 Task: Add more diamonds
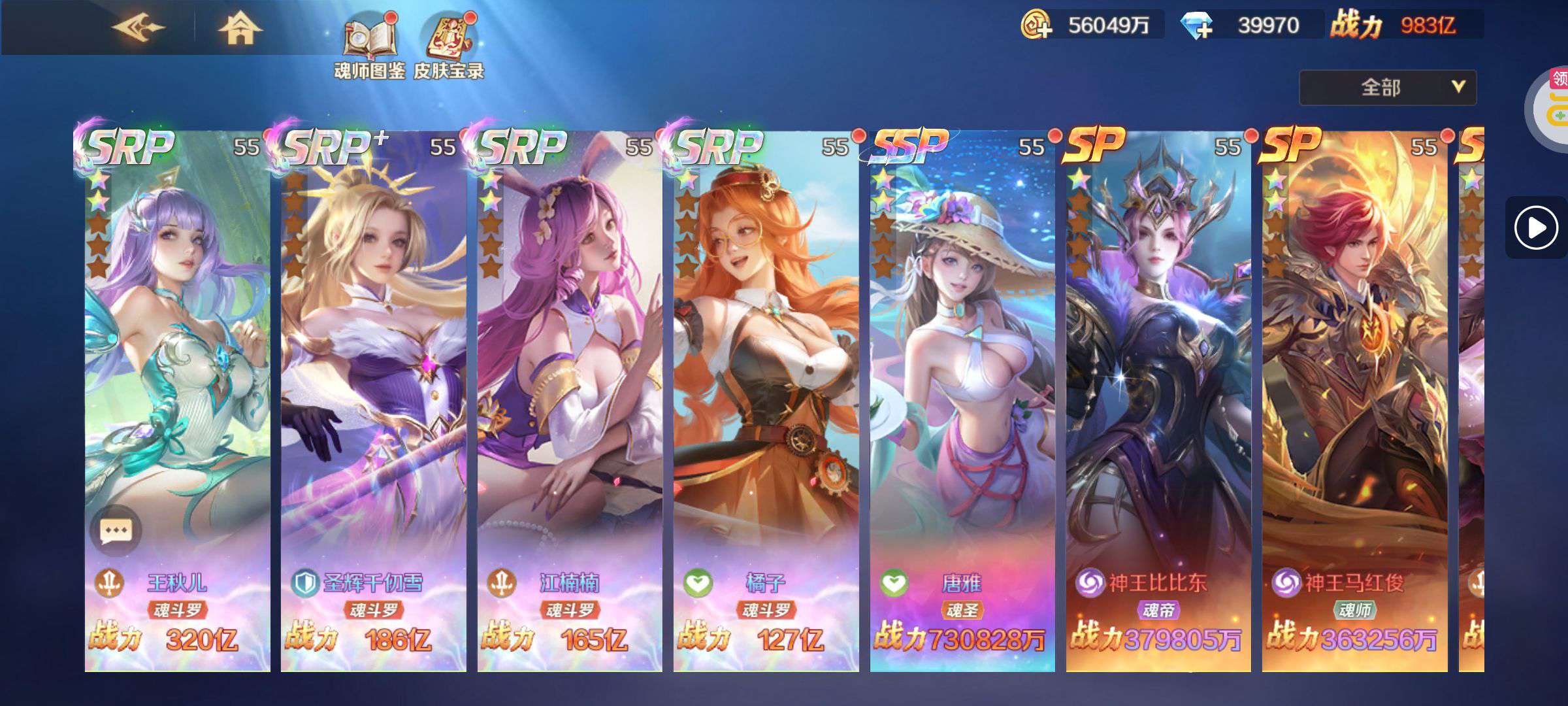[x=1197, y=25]
